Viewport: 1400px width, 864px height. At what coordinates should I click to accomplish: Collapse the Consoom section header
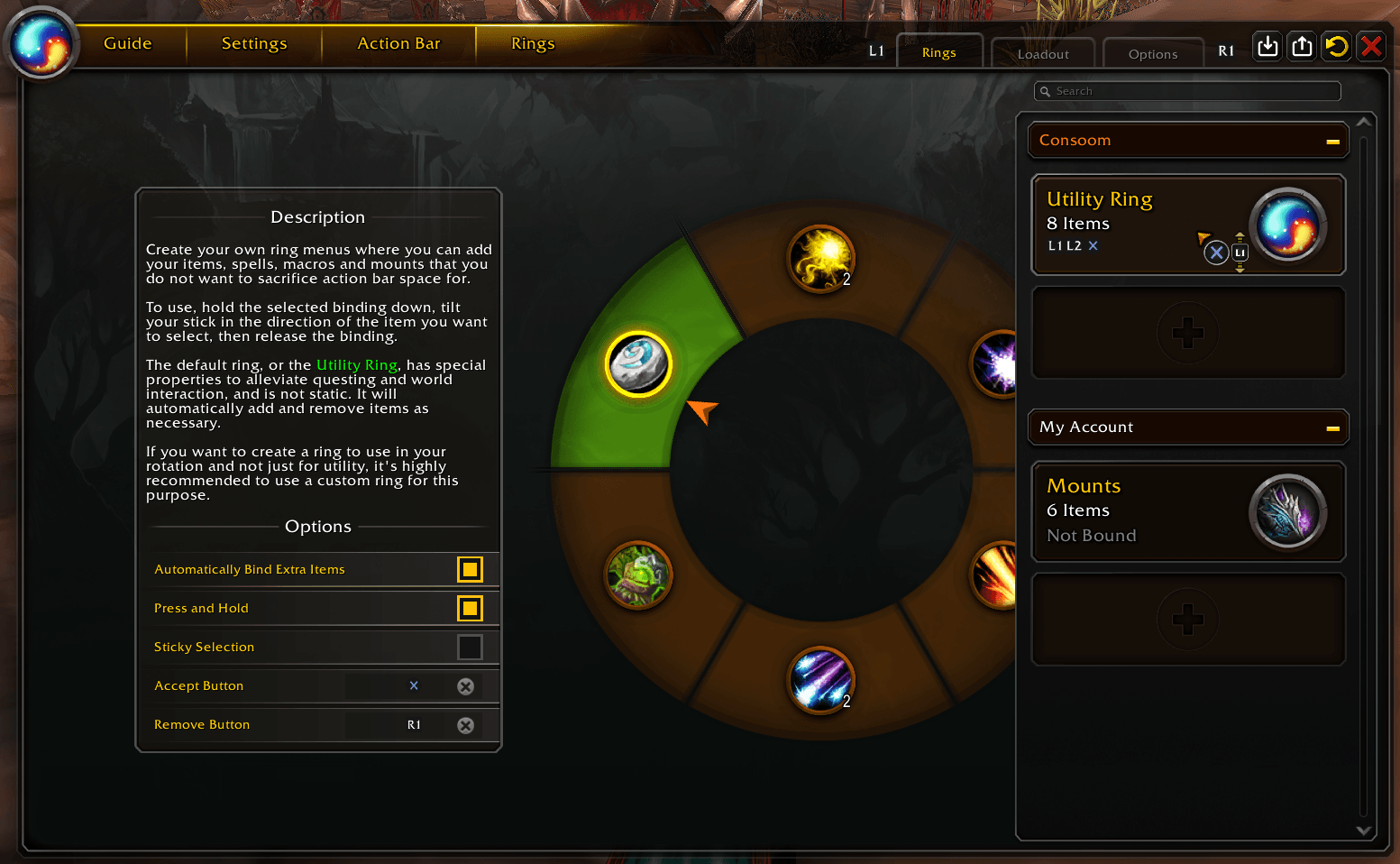[x=1332, y=141]
